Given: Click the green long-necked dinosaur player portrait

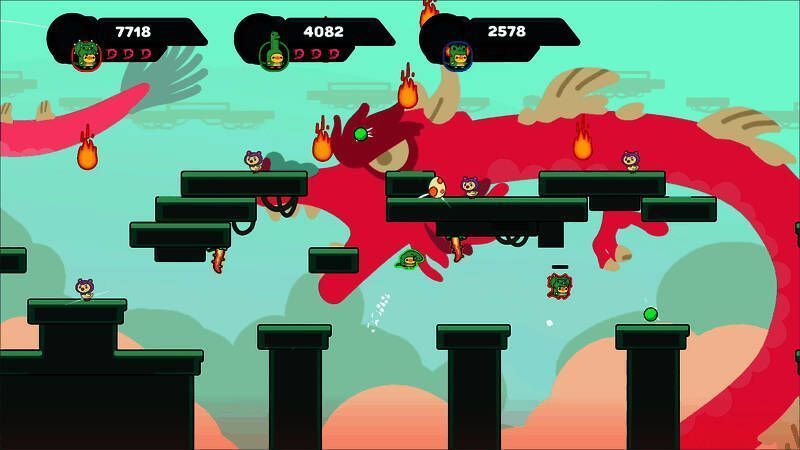Looking at the screenshot, I should click(272, 53).
